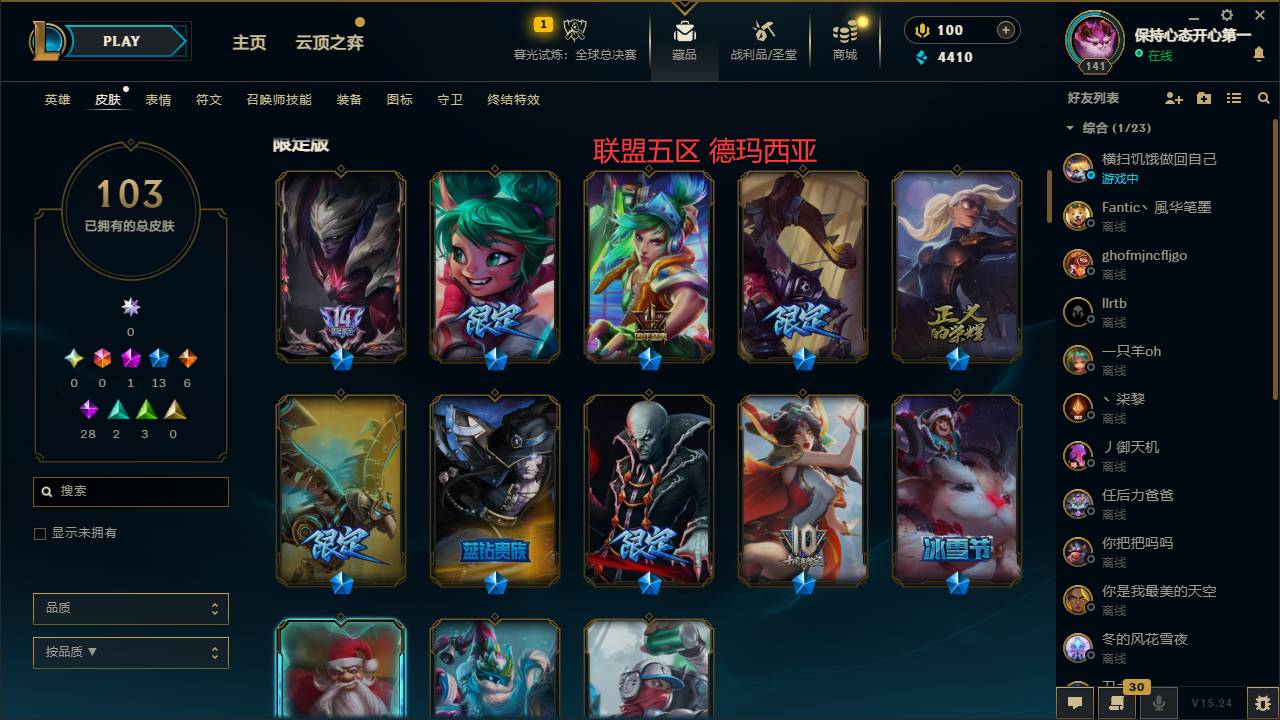This screenshot has height=720, width=1280.
Task: Open messages icon showing 30 notifications
Action: point(1117,704)
